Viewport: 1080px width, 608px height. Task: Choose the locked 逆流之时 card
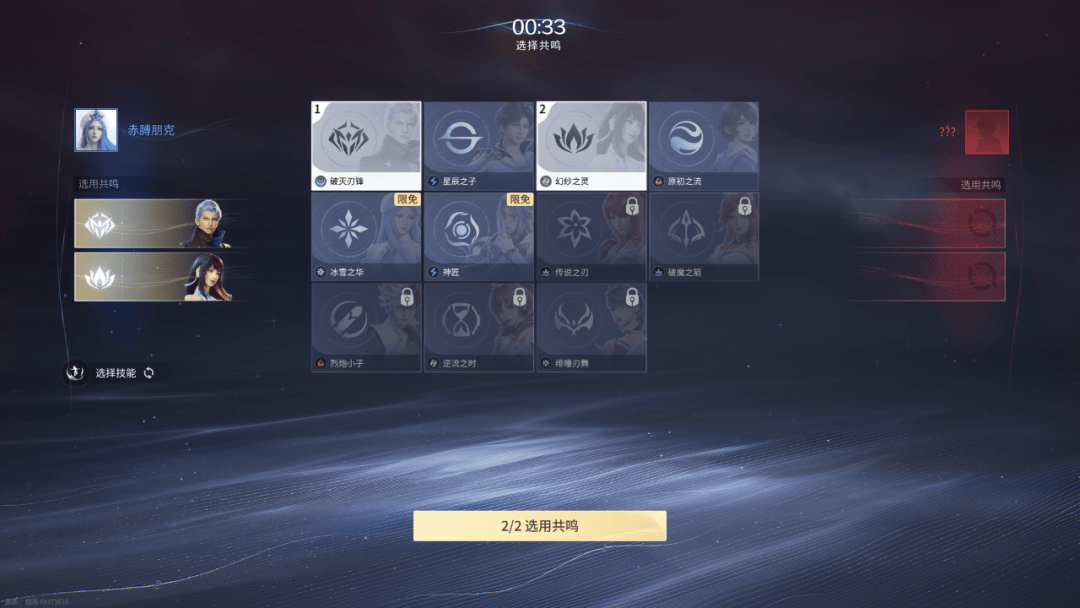pos(478,327)
